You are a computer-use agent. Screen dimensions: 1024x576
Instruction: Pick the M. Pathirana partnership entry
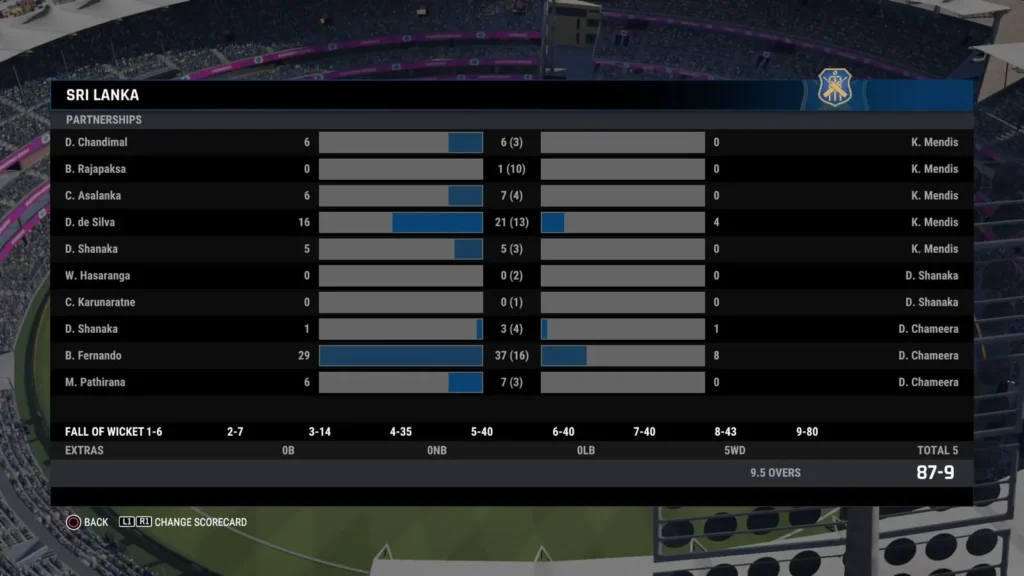coord(511,382)
